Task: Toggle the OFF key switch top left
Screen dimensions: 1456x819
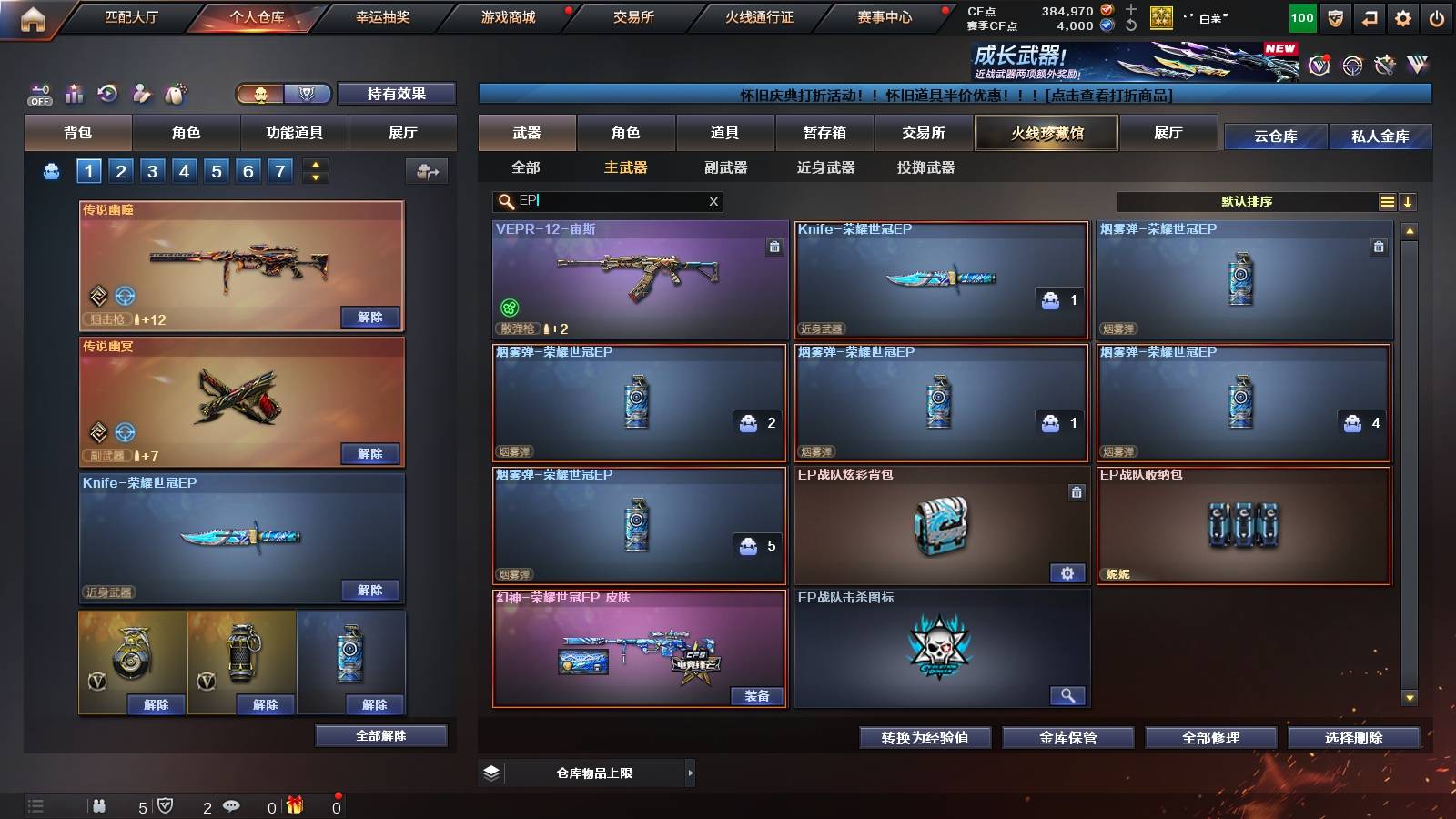Action: (x=38, y=93)
